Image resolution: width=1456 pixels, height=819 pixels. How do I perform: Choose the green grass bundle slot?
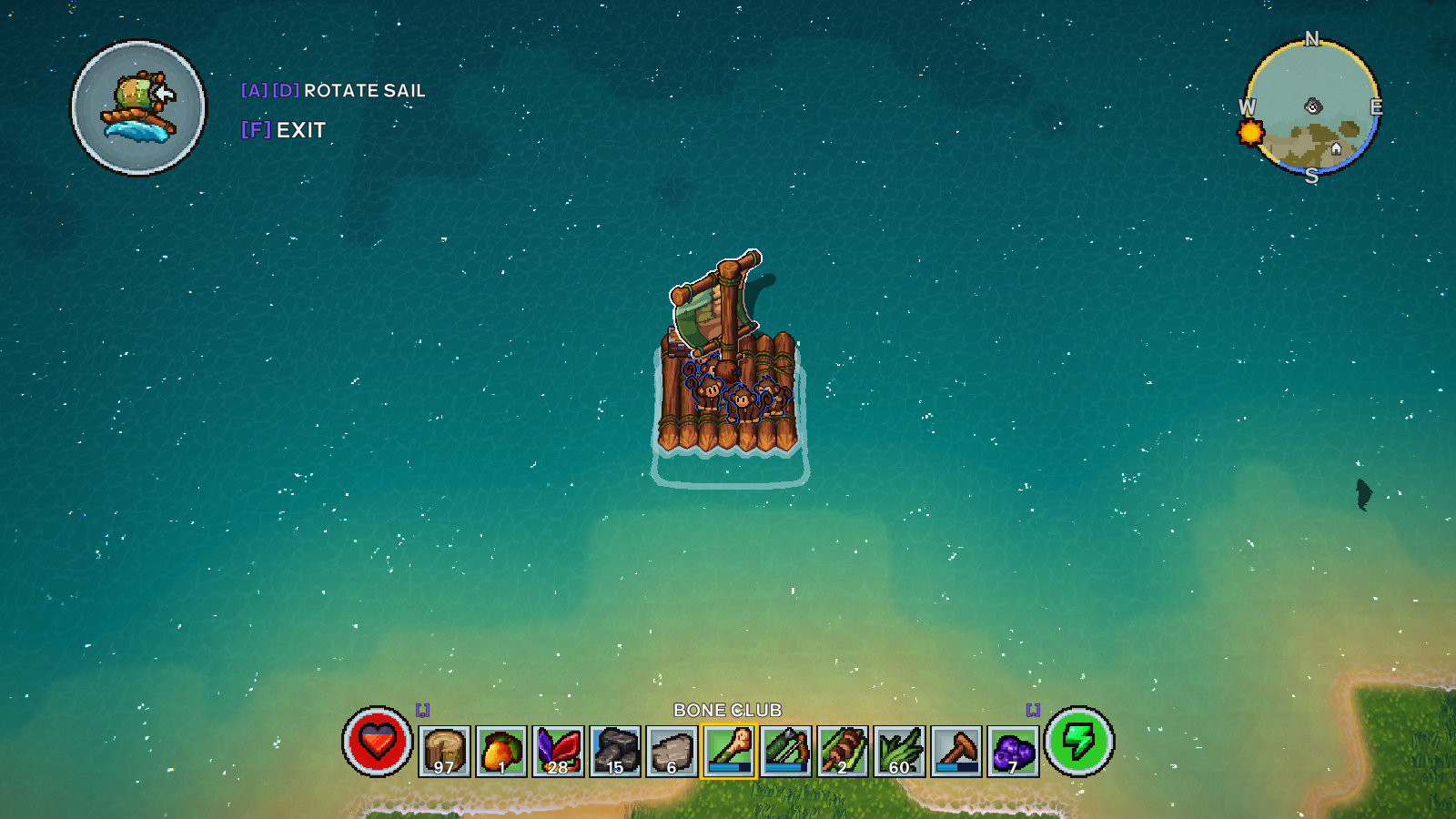[899, 752]
